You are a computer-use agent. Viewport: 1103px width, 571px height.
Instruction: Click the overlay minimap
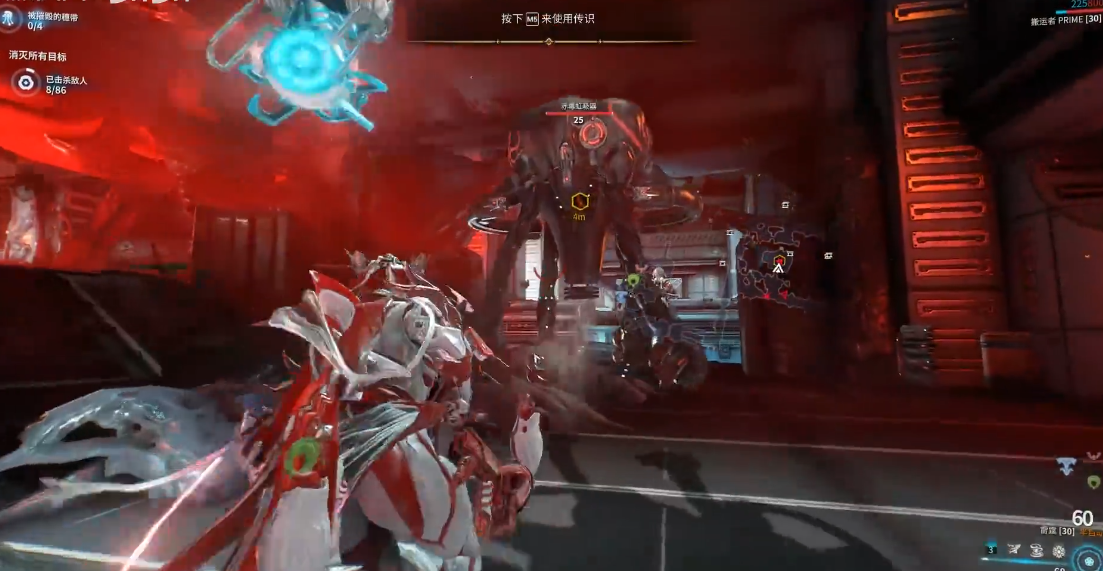(x=781, y=264)
